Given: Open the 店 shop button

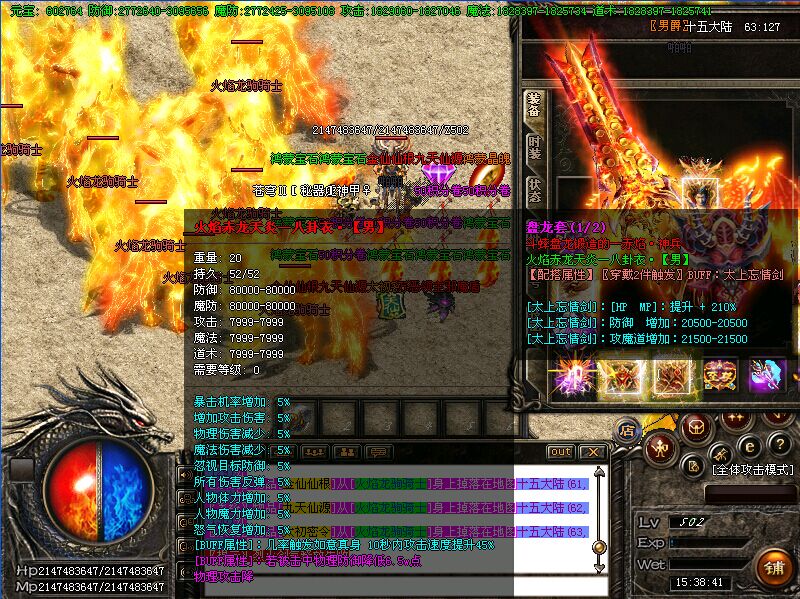Looking at the screenshot, I should pyautogui.click(x=627, y=431).
